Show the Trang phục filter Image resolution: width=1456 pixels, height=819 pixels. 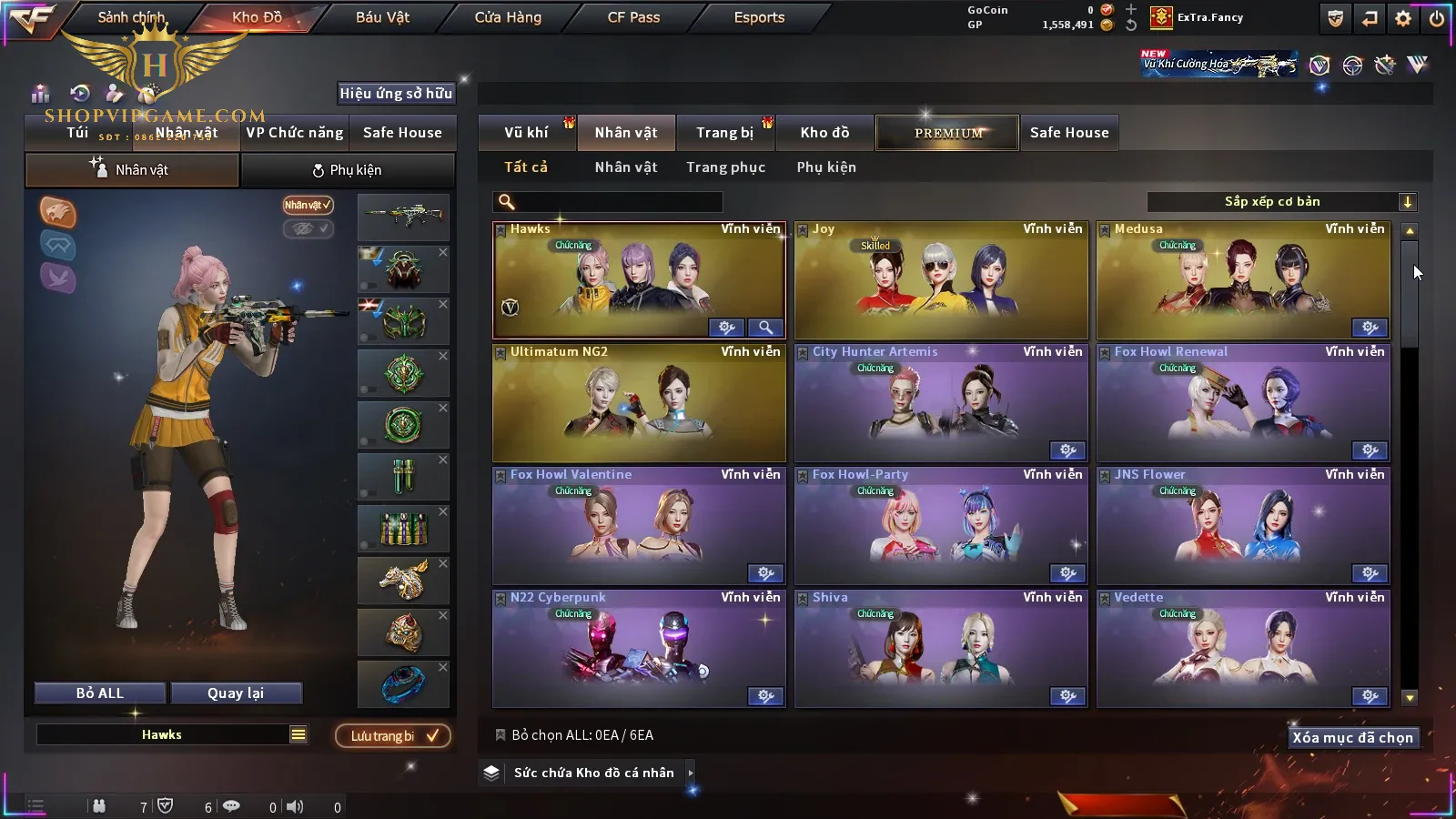[x=725, y=167]
